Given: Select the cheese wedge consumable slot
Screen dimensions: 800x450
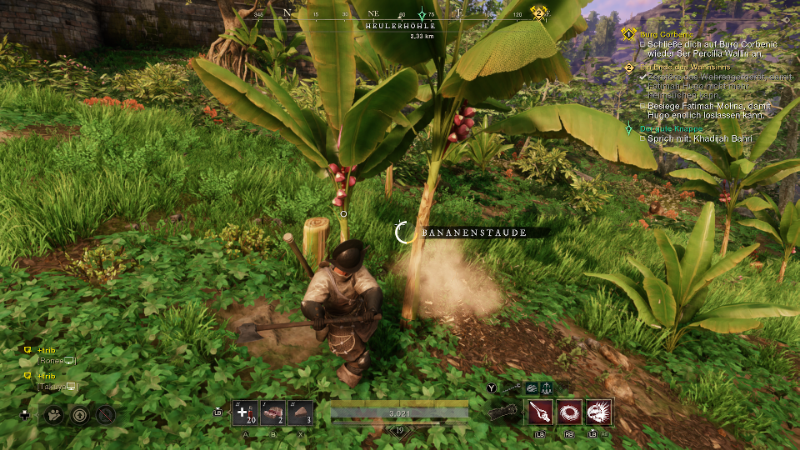Looking at the screenshot, I should click(x=299, y=412).
